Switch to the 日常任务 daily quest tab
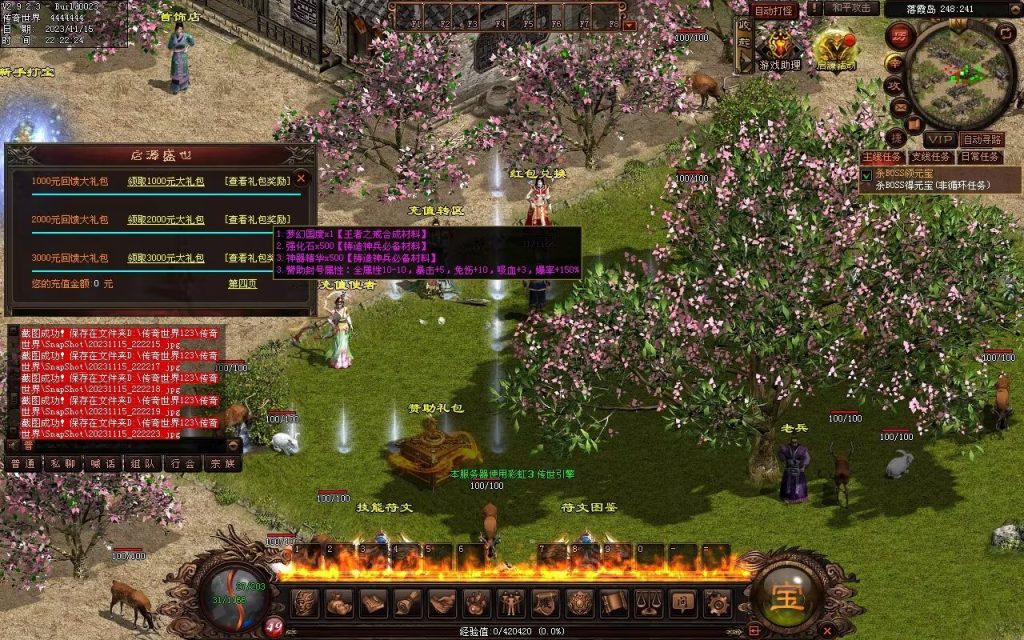The width and height of the screenshot is (1024, 640). (x=979, y=157)
